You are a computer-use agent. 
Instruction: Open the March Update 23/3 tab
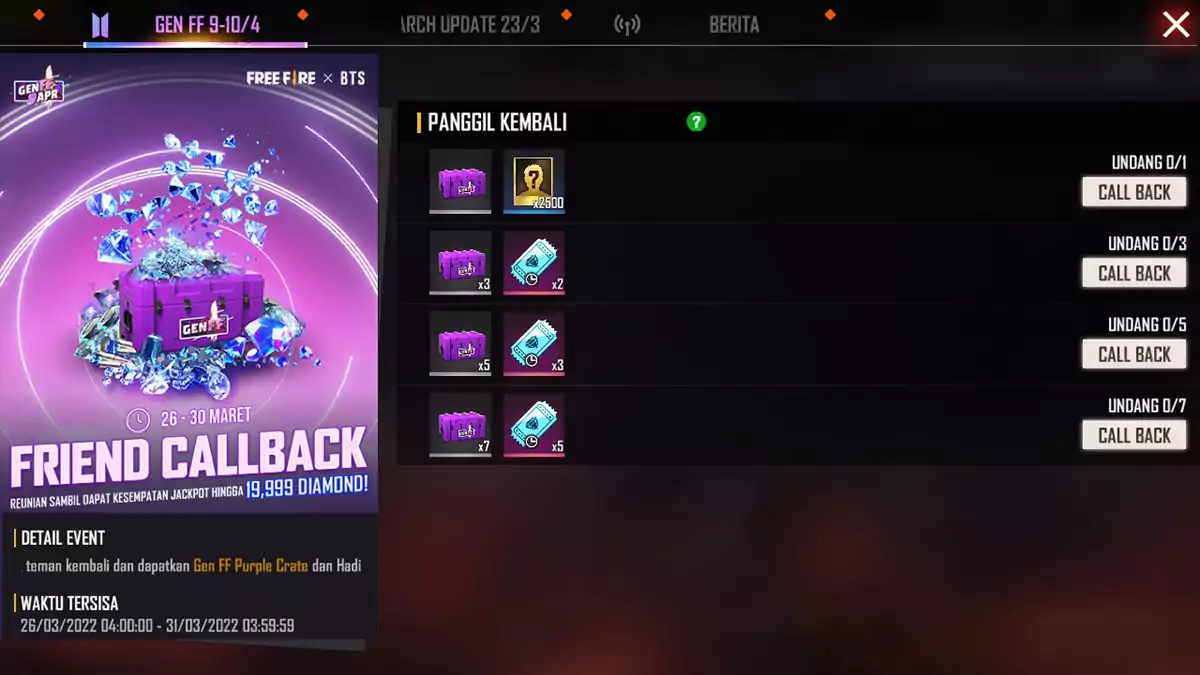[x=469, y=25]
